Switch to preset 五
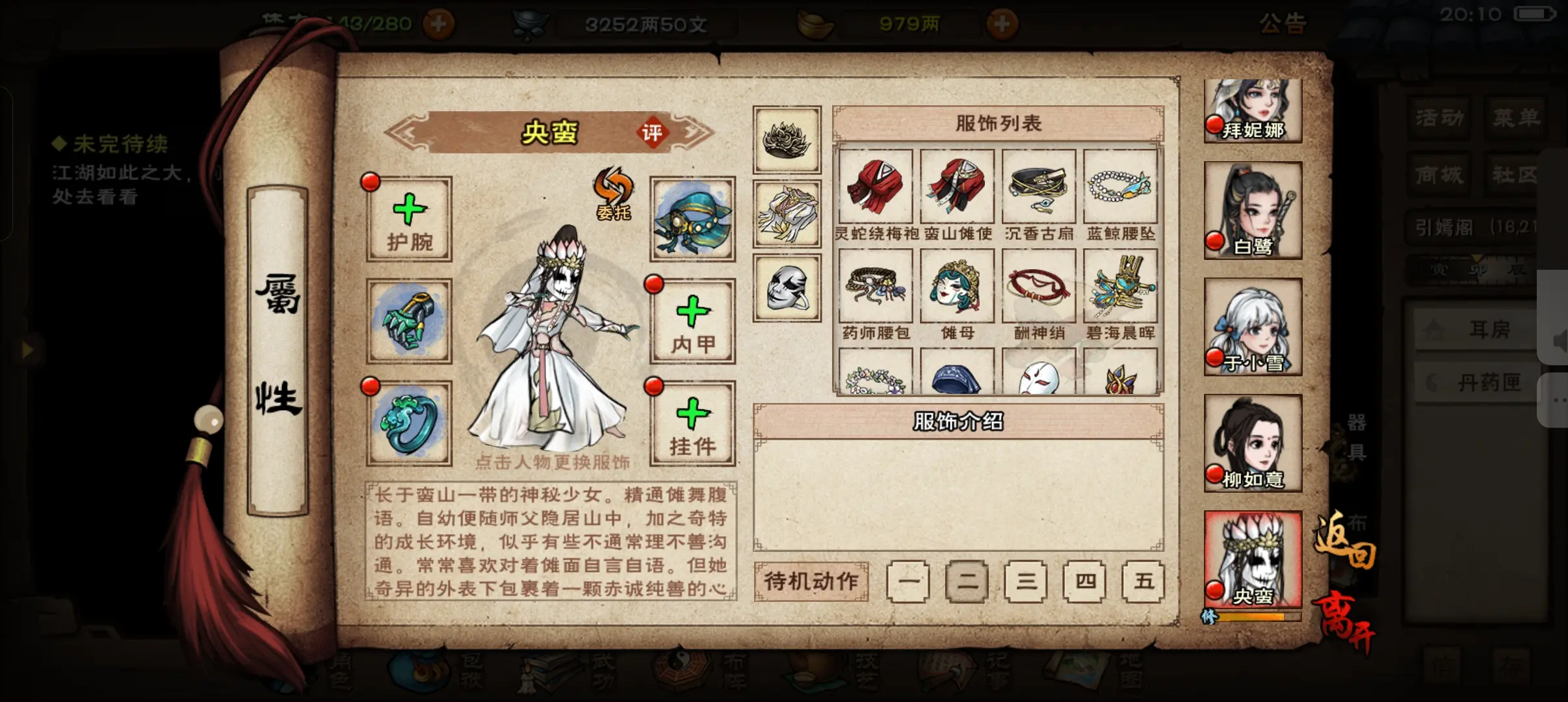1568x702 pixels. pyautogui.click(x=1143, y=581)
